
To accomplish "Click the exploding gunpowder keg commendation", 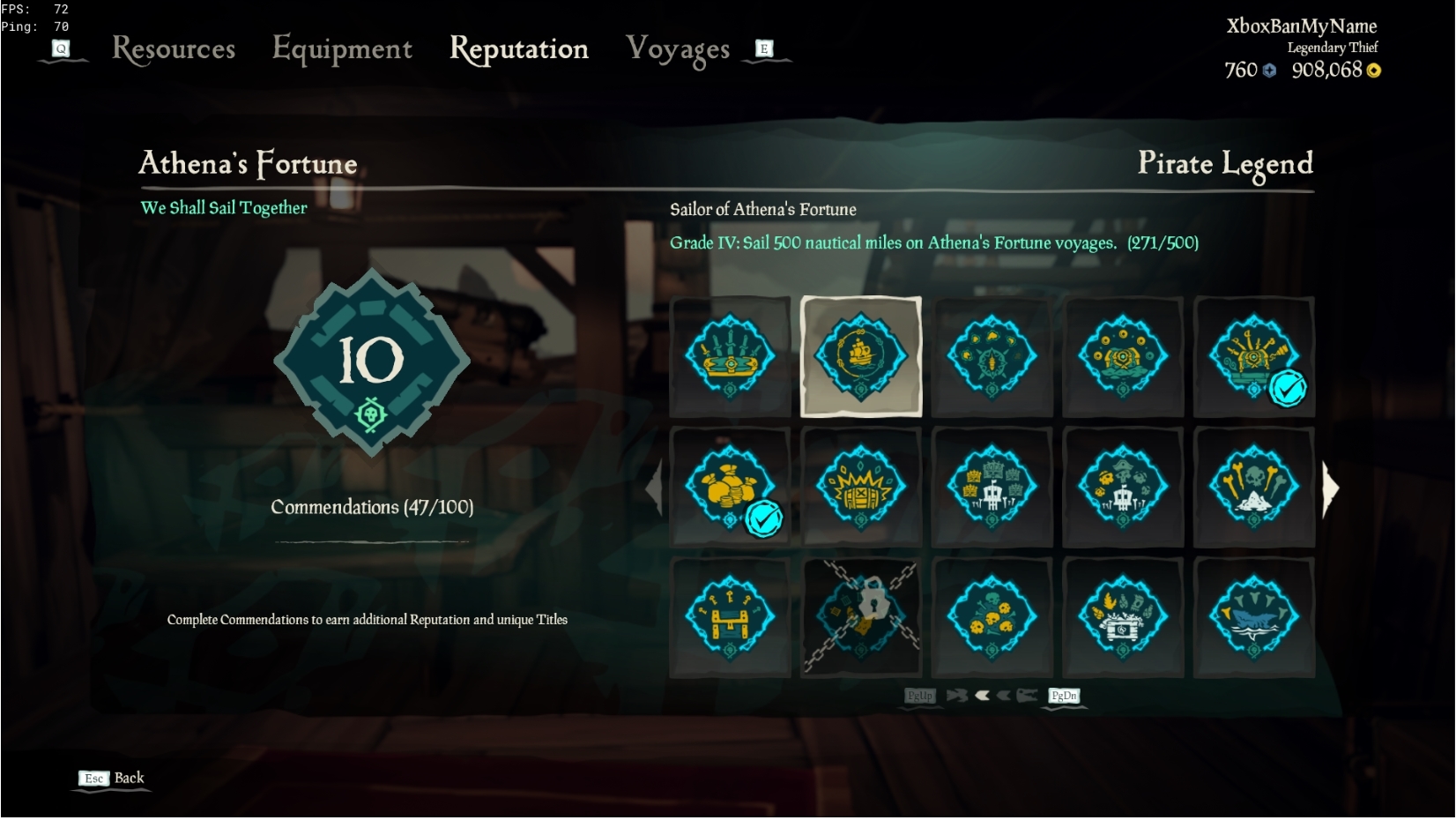I will pyautogui.click(x=860, y=488).
